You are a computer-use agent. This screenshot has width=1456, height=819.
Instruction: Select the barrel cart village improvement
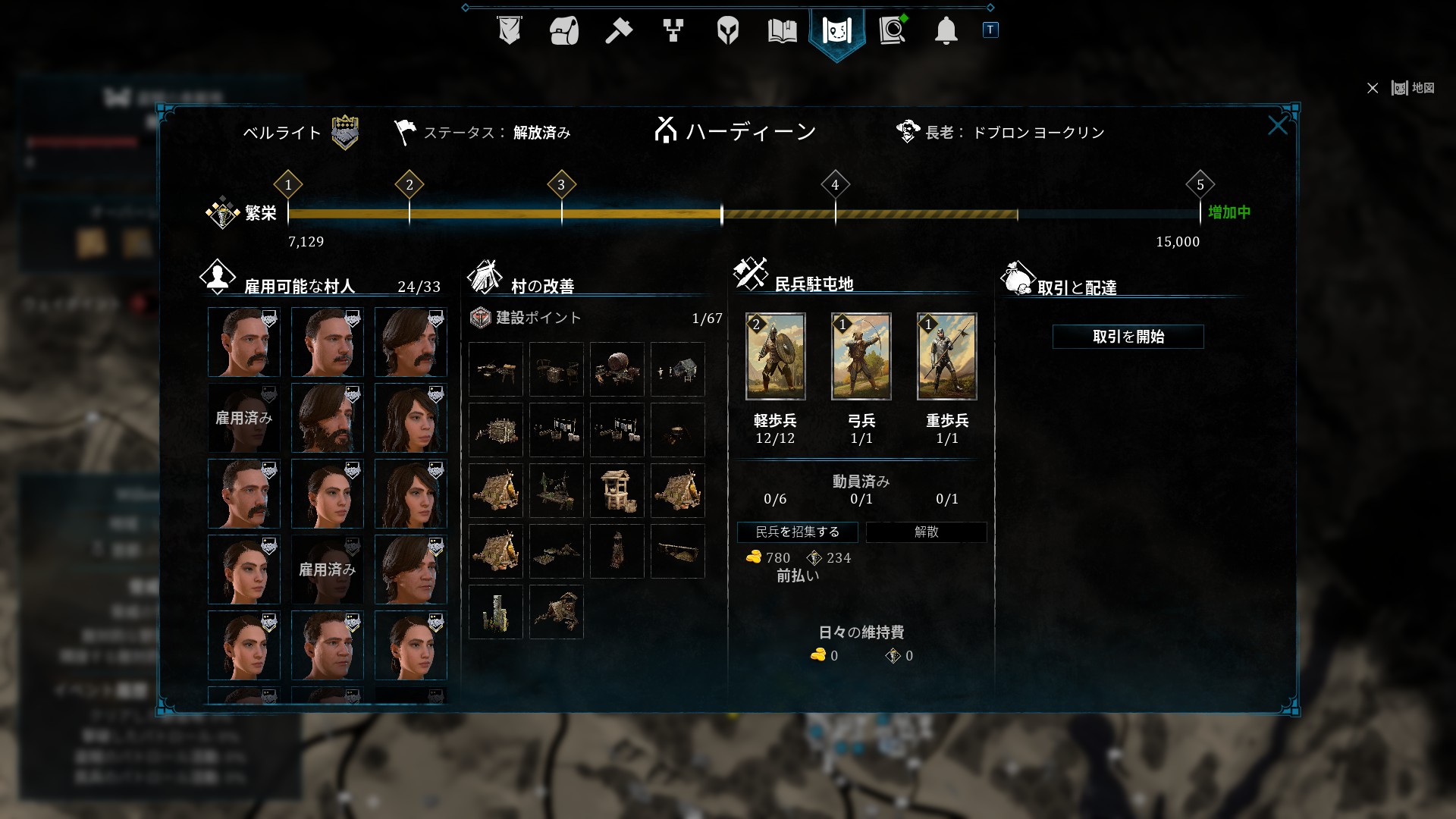pyautogui.click(x=617, y=369)
